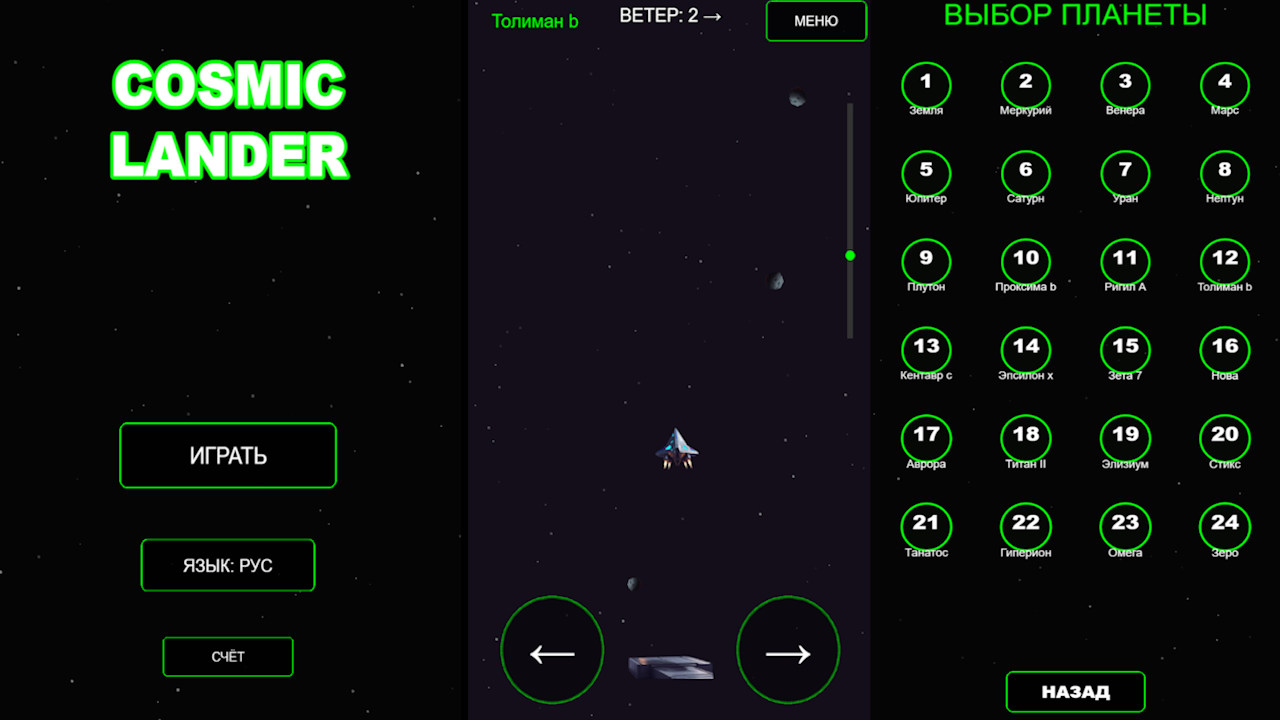Select Проксима b from the planet list
This screenshot has height=720, width=1280.
1025,259
